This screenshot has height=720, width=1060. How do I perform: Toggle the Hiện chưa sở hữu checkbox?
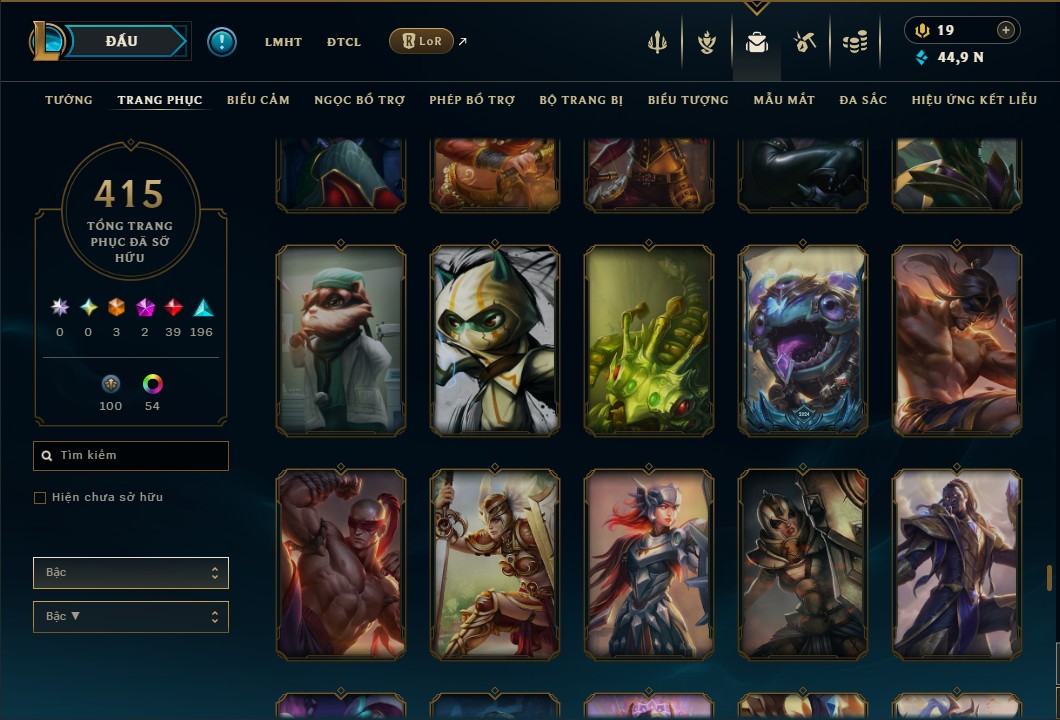coord(40,498)
